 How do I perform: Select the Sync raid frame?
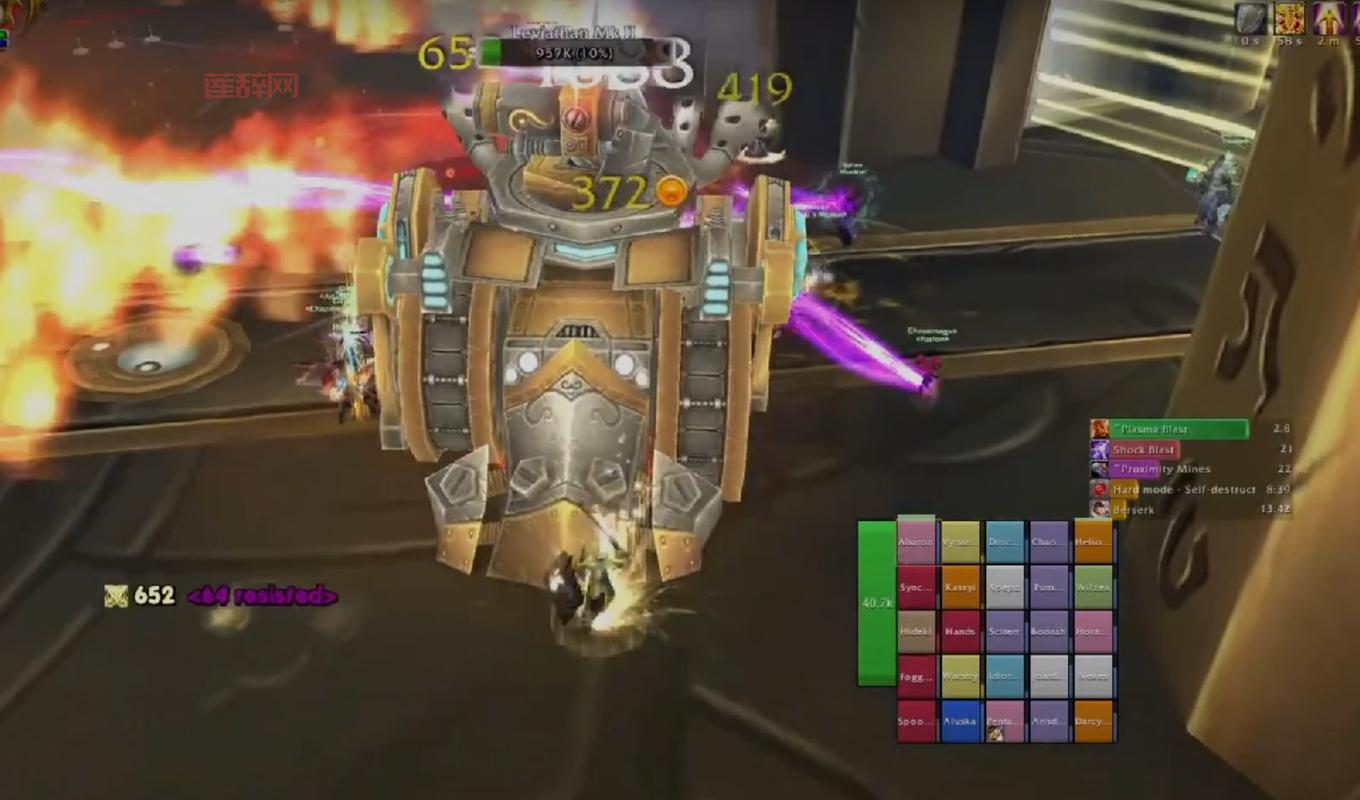(x=916, y=587)
